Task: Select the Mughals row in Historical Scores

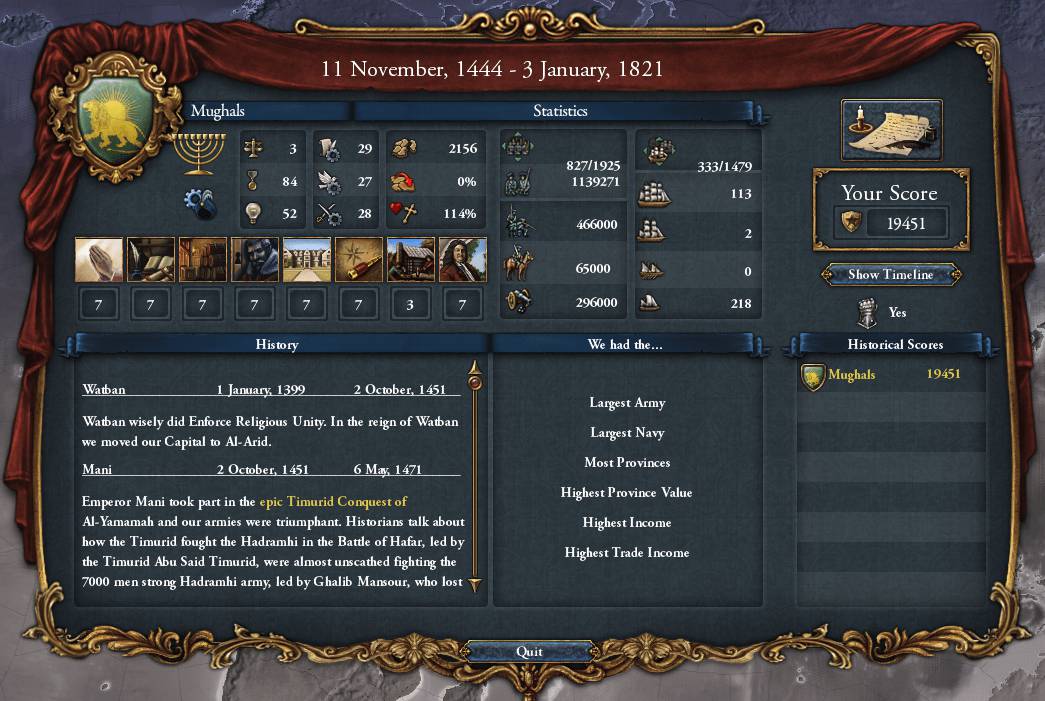Action: pyautogui.click(x=890, y=375)
